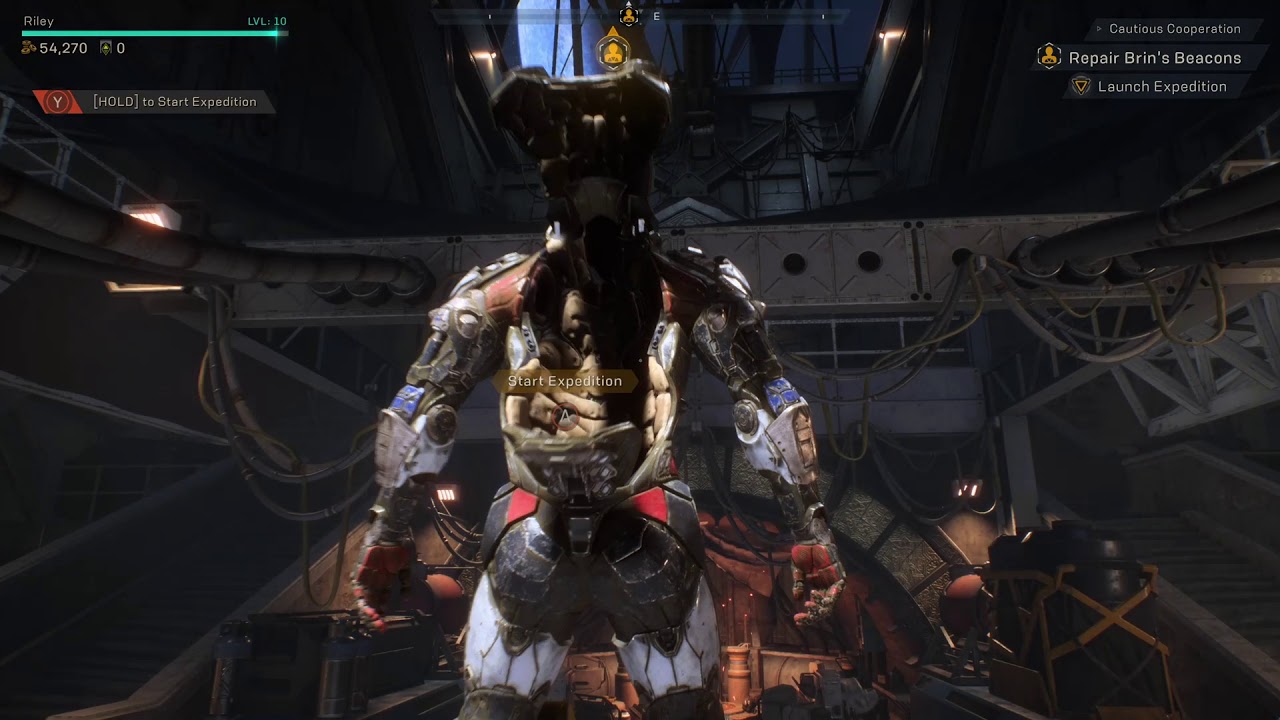Select the Launch Expedition objective entry
Image resolution: width=1280 pixels, height=720 pixels.
click(1161, 87)
